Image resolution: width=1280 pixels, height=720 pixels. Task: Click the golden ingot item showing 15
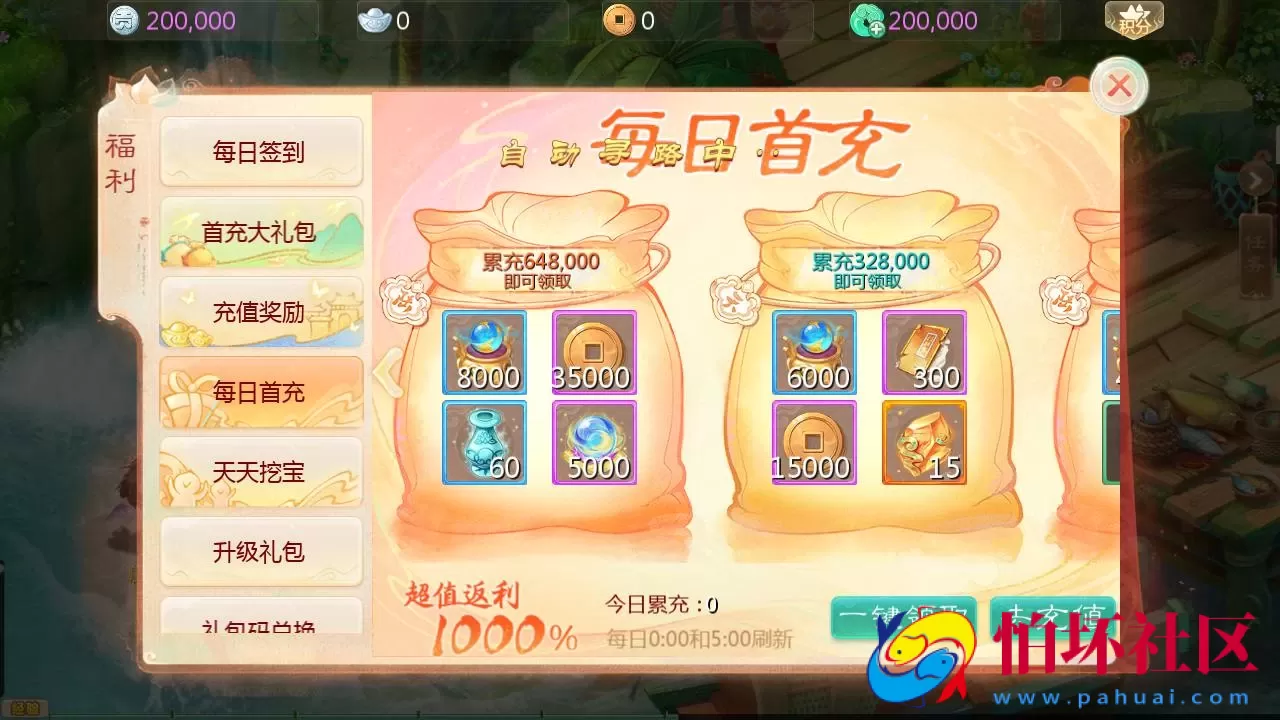point(924,442)
